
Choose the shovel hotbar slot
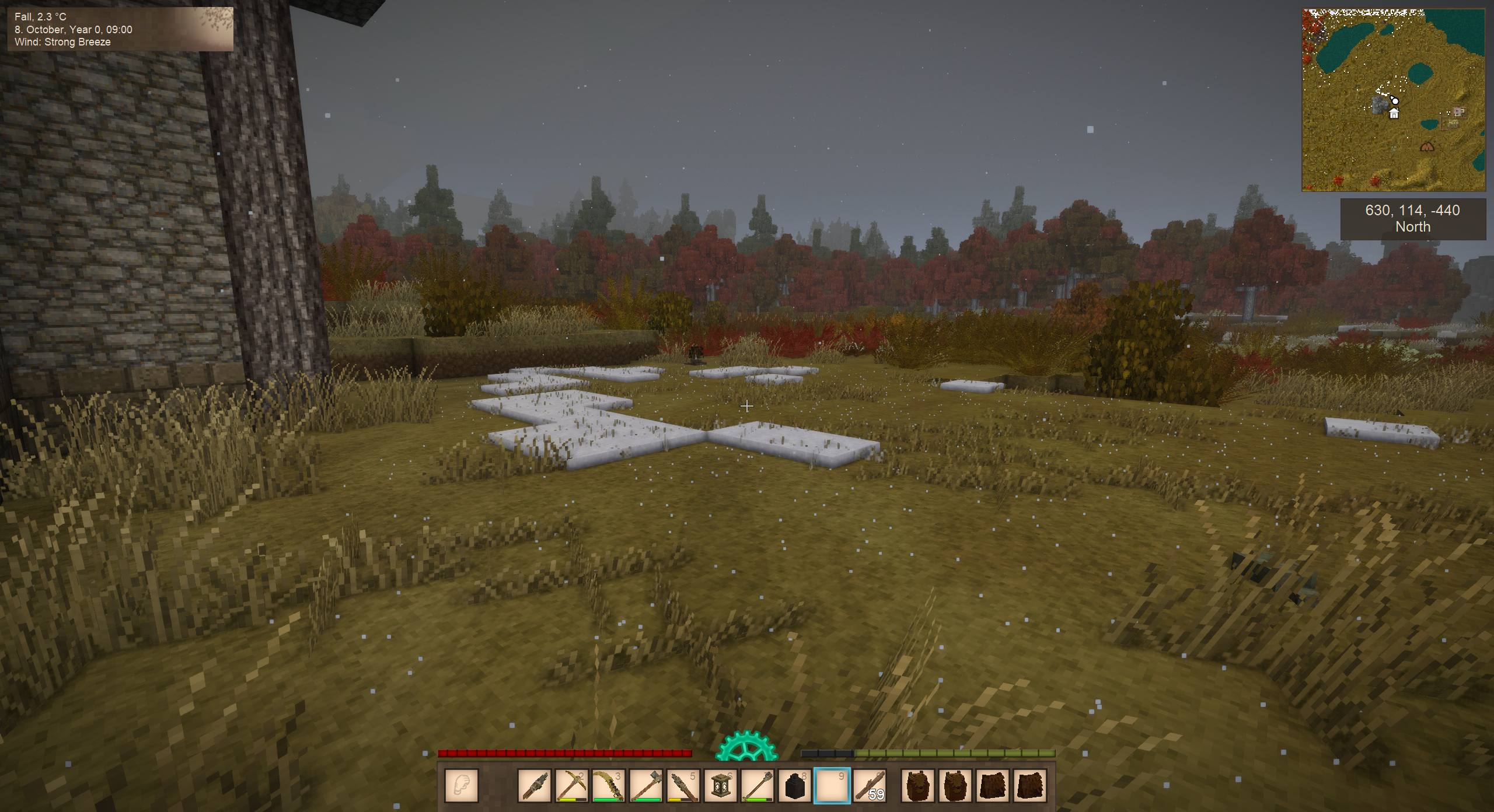(x=646, y=785)
